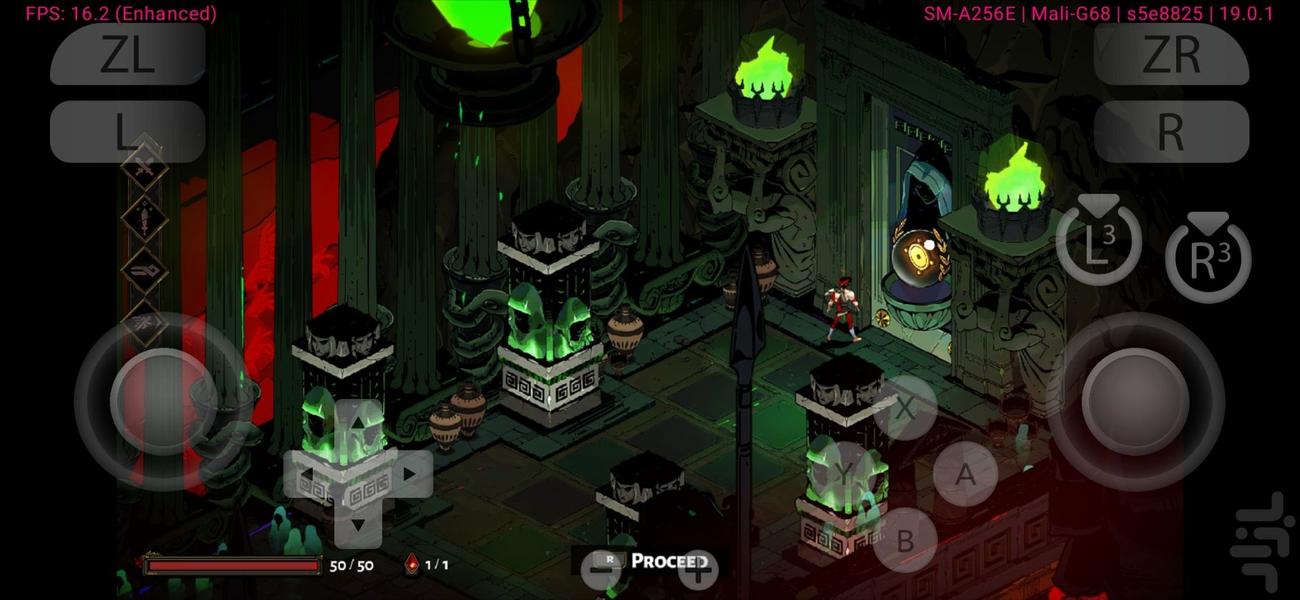Image resolution: width=1300 pixels, height=600 pixels.
Task: Select the single upright sword trait icon
Action: click(145, 218)
